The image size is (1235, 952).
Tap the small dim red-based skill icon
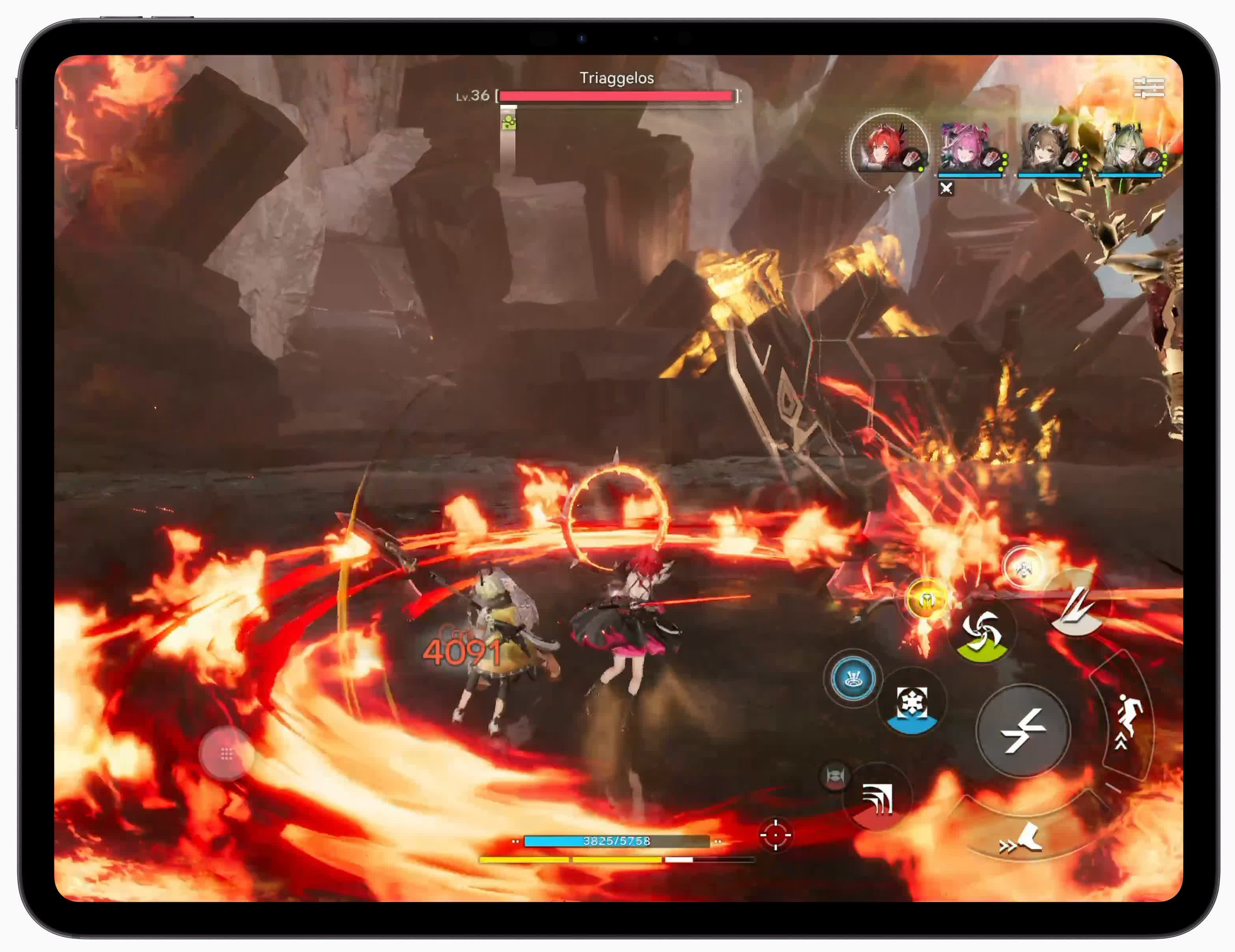coord(835,776)
